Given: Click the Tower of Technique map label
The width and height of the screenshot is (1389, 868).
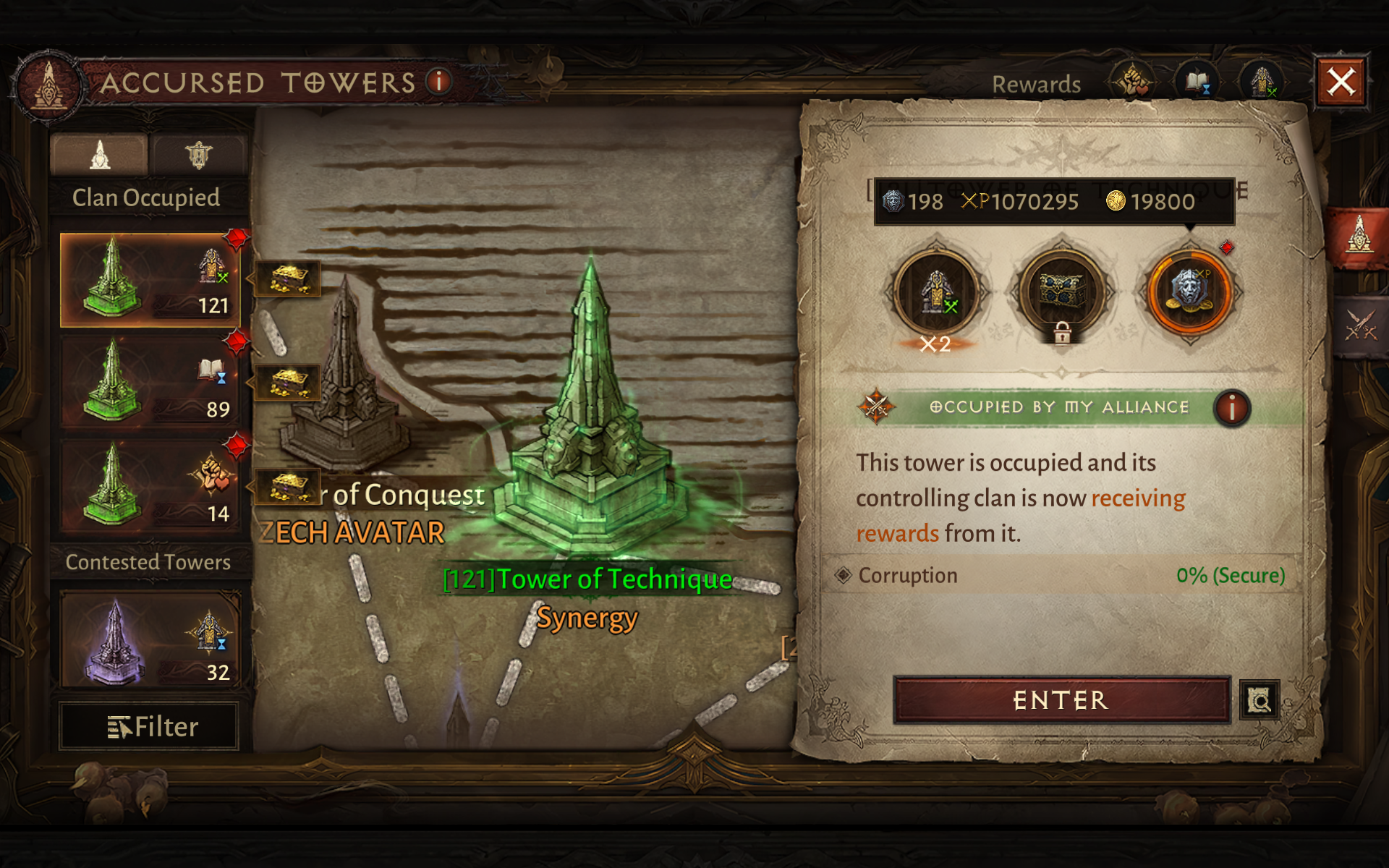Looking at the screenshot, I should [x=587, y=579].
